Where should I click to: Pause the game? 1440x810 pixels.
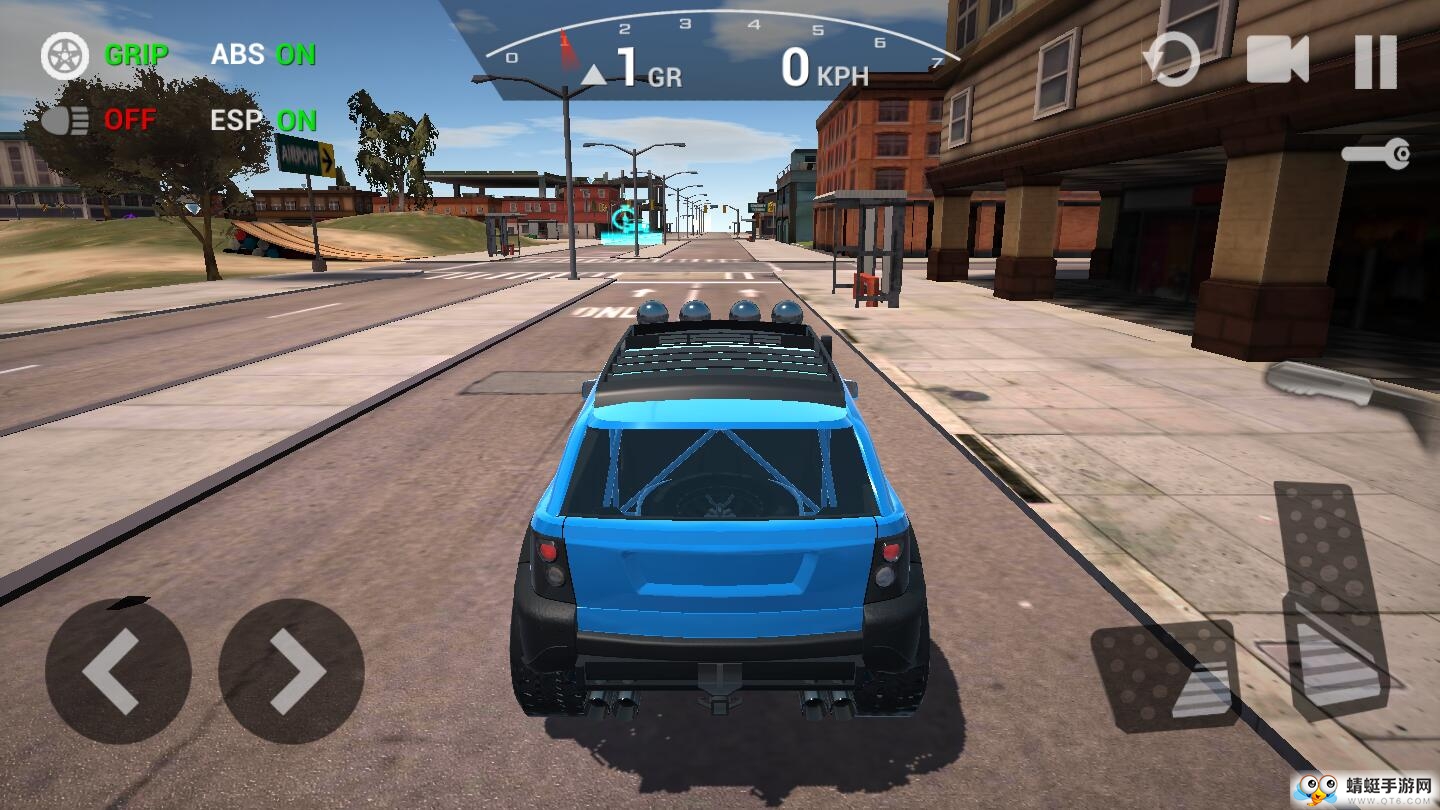[1375, 61]
